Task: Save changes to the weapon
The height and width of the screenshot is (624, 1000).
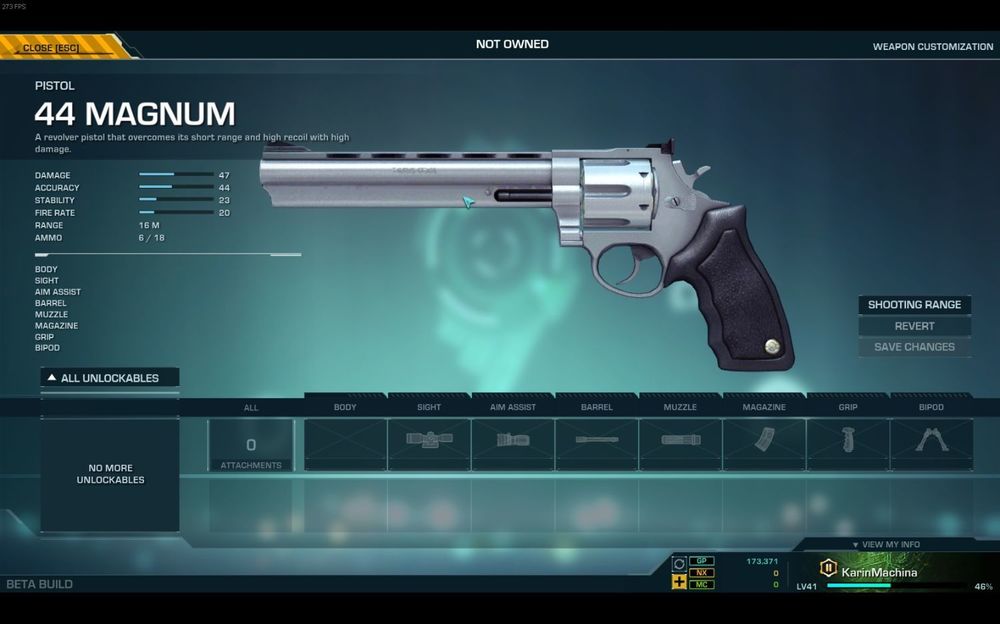Action: point(914,347)
